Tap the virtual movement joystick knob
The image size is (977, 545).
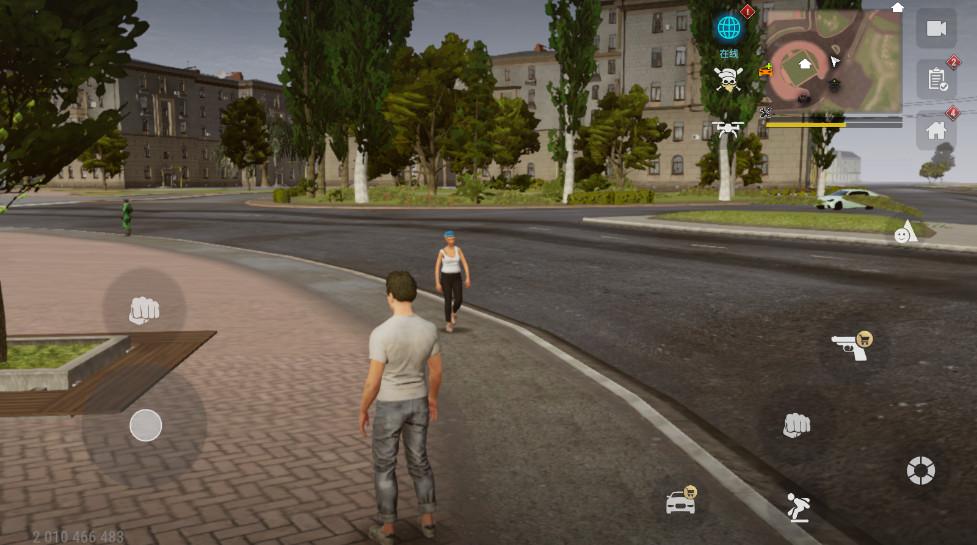(x=146, y=426)
